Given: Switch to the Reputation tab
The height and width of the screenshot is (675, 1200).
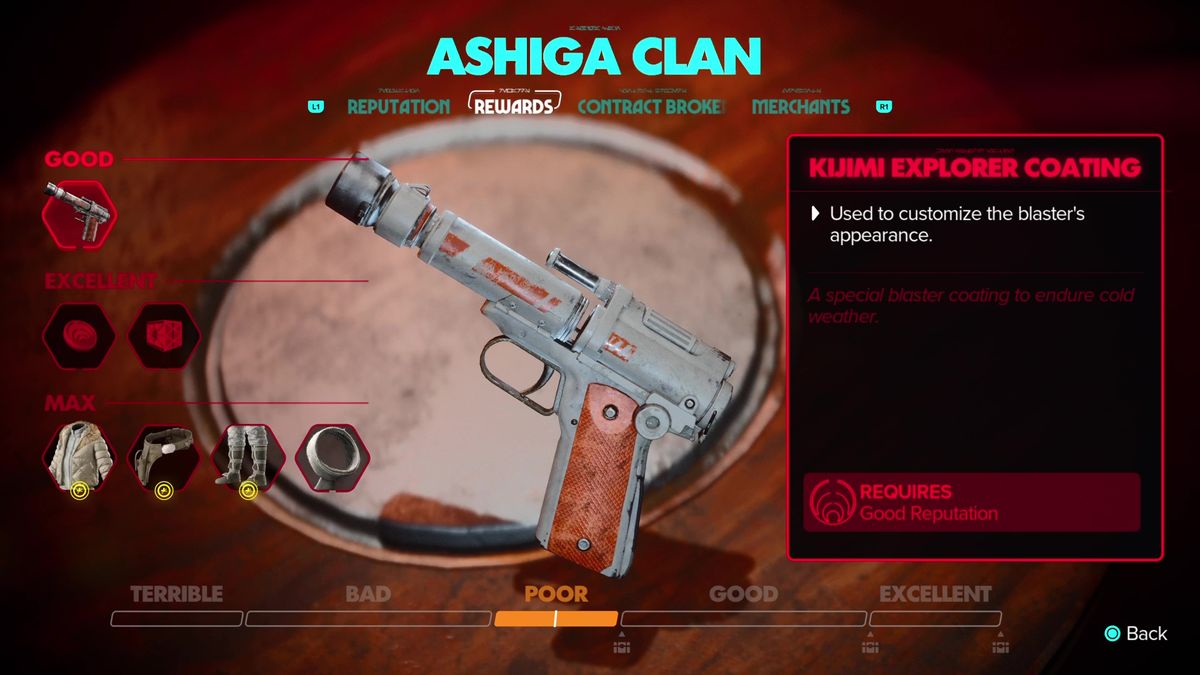Looking at the screenshot, I should coord(398,107).
